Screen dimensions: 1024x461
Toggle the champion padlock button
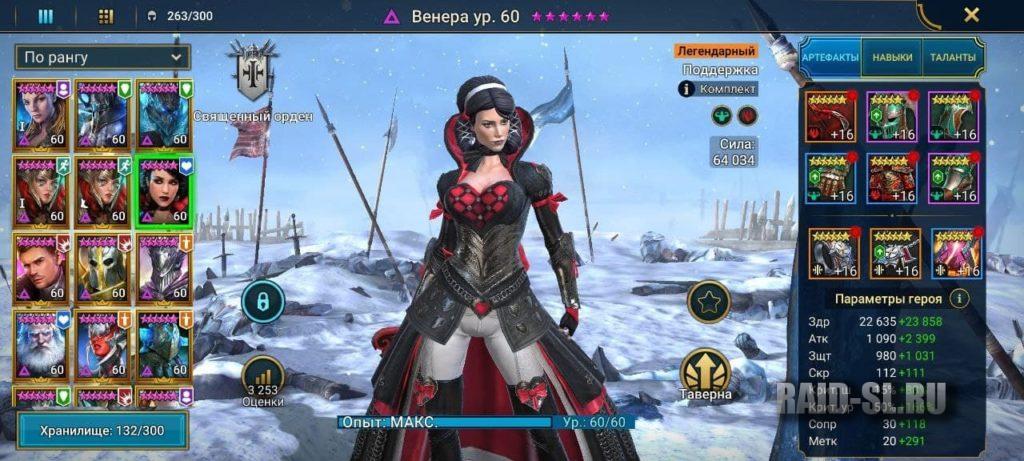(x=263, y=299)
